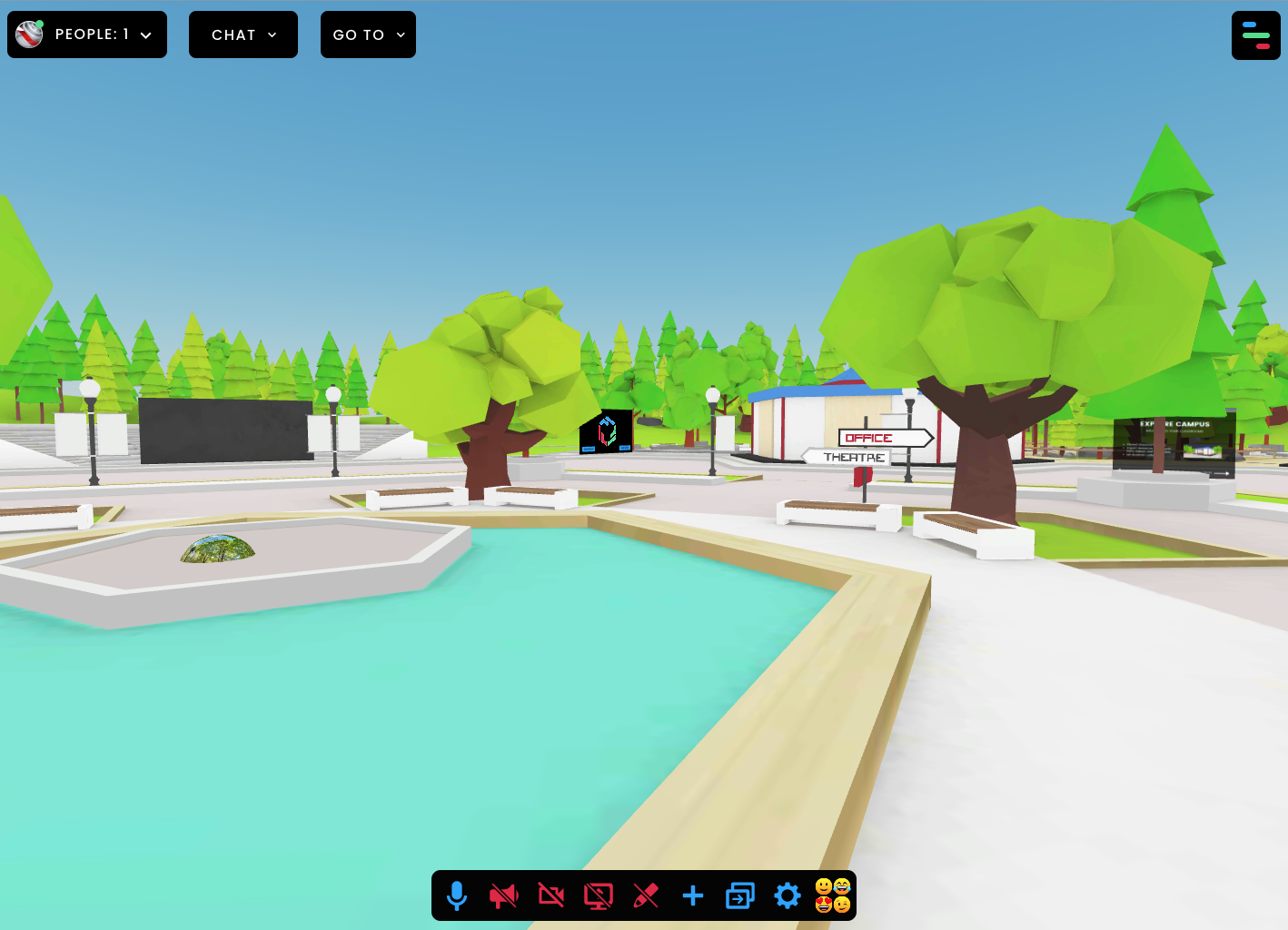Toggle the megaphone broadcast icon
Image resolution: width=1288 pixels, height=930 pixels.
coord(504,896)
